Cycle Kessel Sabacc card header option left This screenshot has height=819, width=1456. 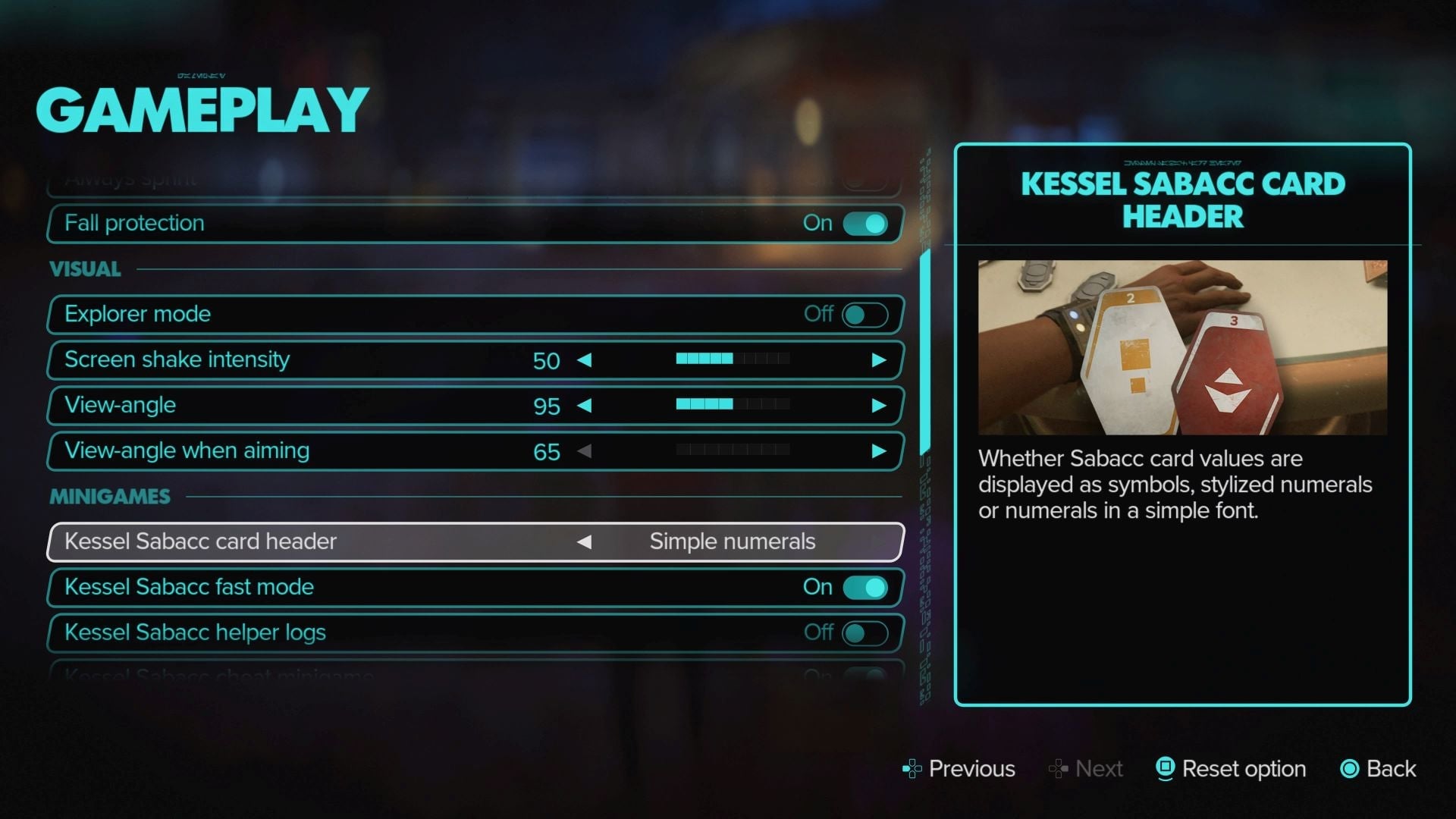click(585, 541)
